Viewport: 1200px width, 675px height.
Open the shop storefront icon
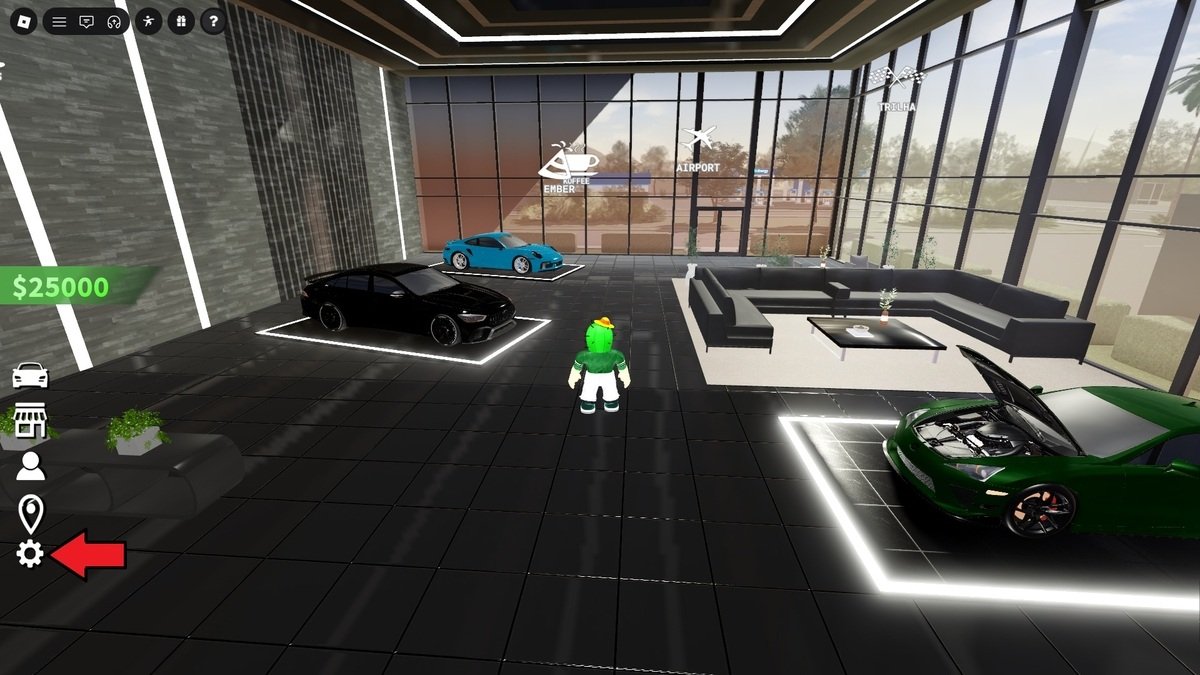(x=30, y=421)
